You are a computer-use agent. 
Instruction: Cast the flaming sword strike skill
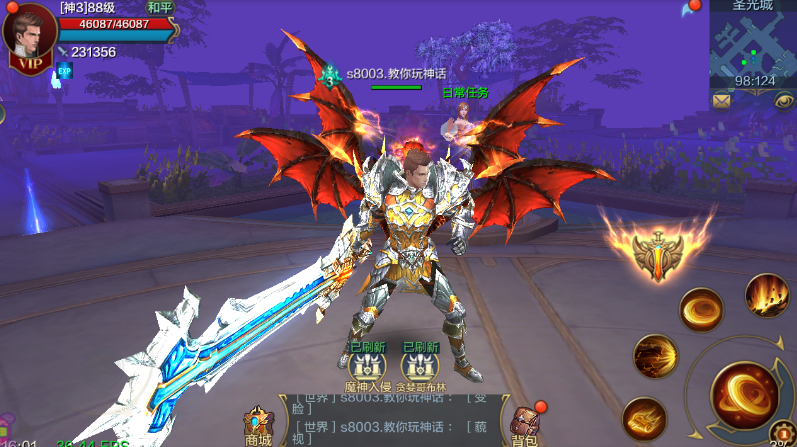(644, 418)
